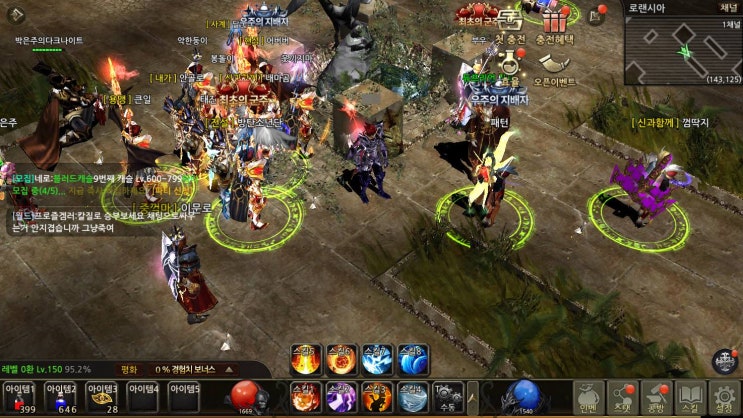743x418 pixels.
Task: Use the 아이템1 red potion slot
Action: click(x=20, y=398)
